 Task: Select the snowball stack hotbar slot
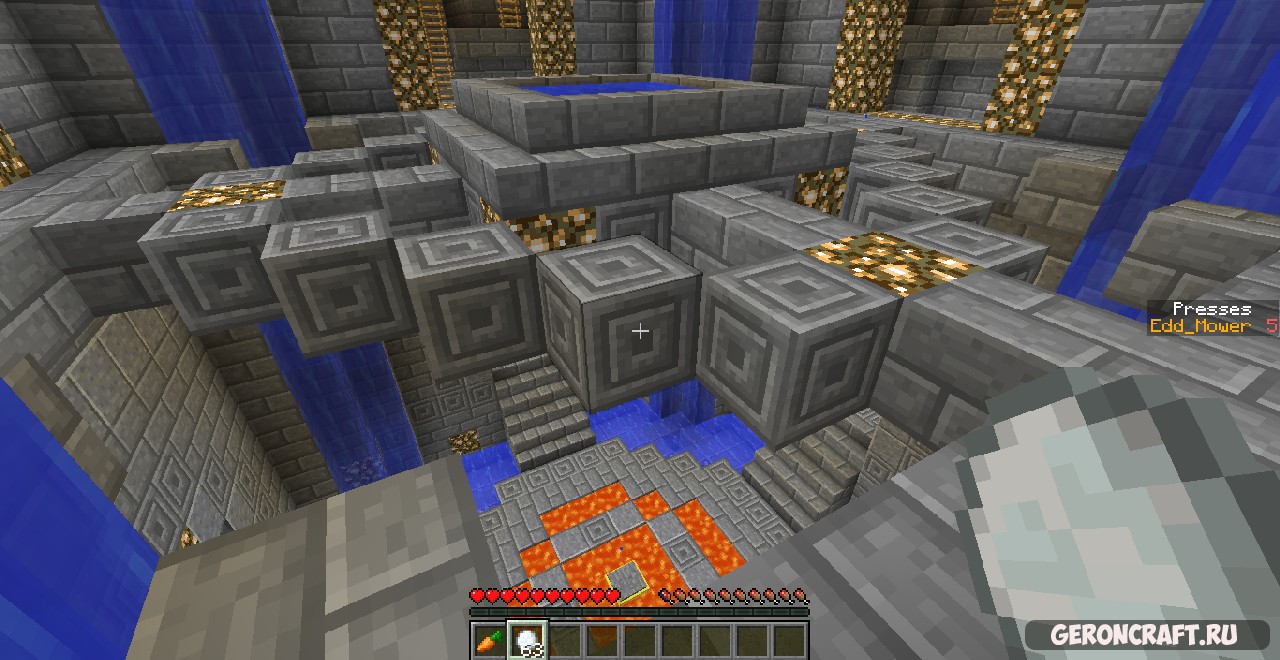pos(526,639)
